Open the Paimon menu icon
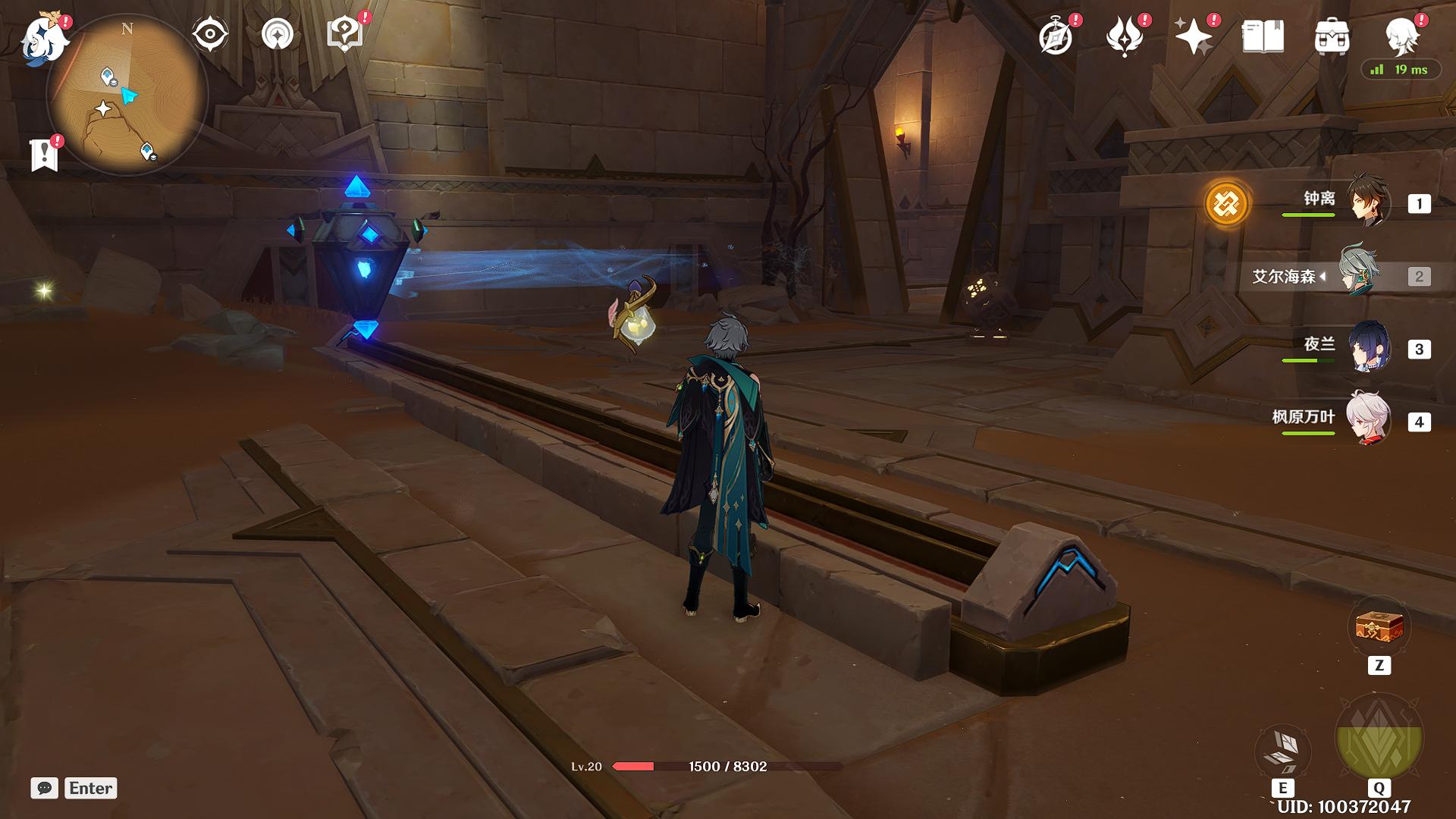Image resolution: width=1456 pixels, height=819 pixels. pyautogui.click(x=42, y=38)
